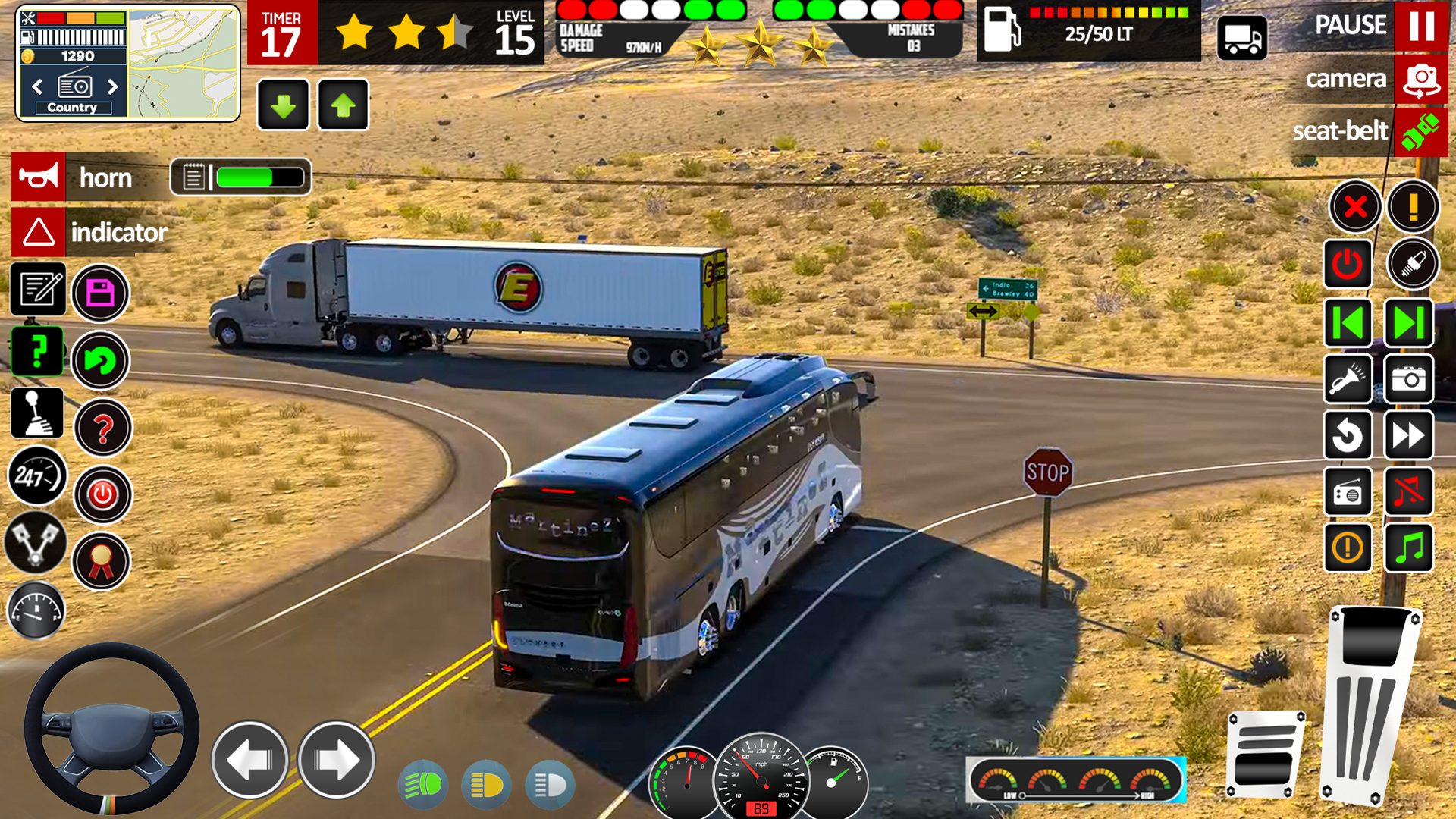This screenshot has width=1456, height=819.
Task: Tap the pink floppy disk save icon
Action: (x=100, y=293)
